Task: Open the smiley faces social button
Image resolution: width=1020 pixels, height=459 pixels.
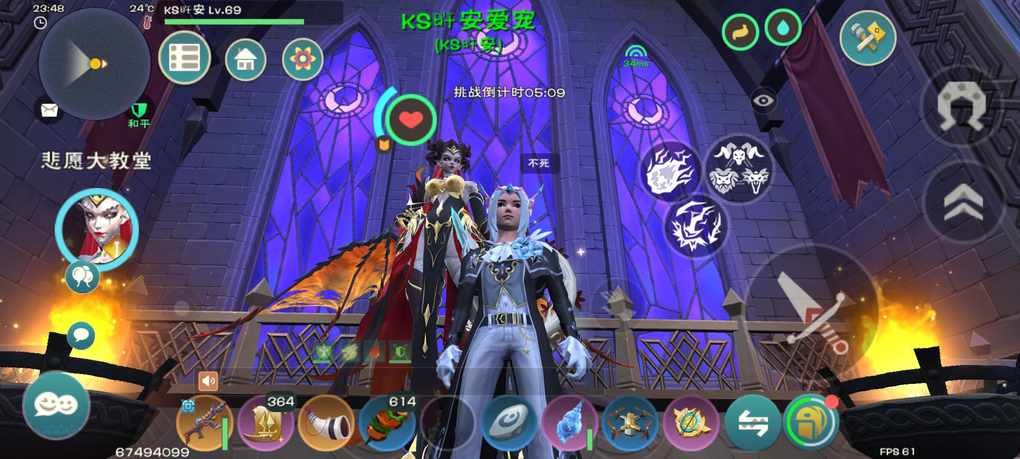Action: pyautogui.click(x=56, y=404)
